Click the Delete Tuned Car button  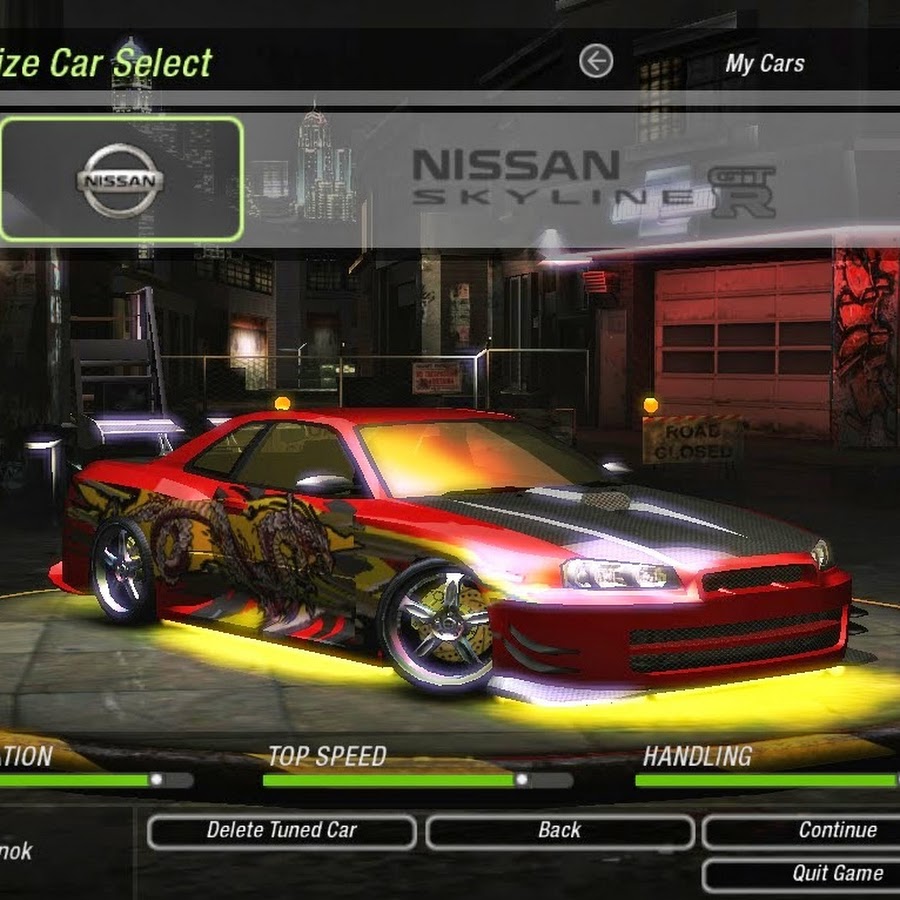tap(281, 831)
